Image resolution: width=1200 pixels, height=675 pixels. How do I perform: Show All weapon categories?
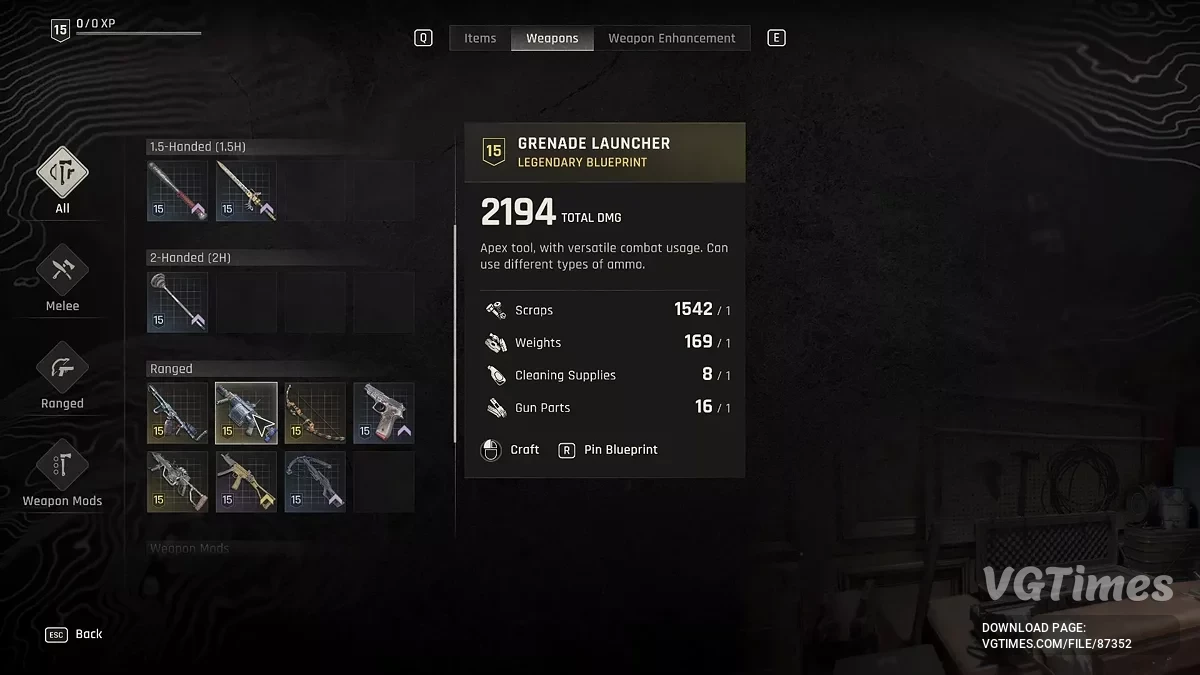62,180
